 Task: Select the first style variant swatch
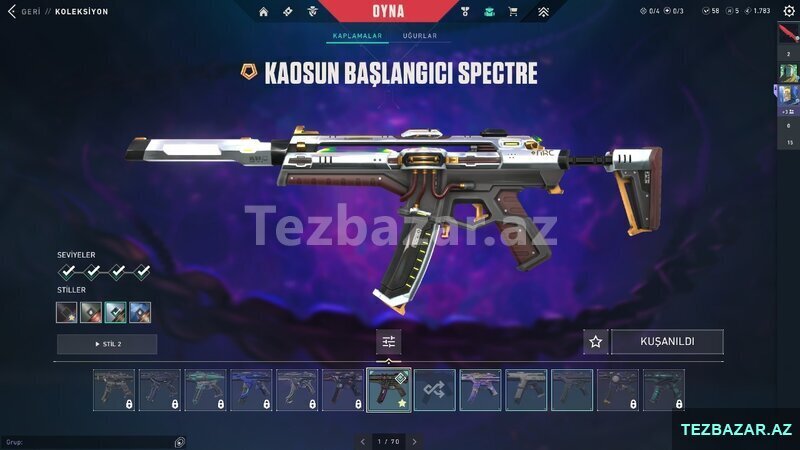coord(67,313)
